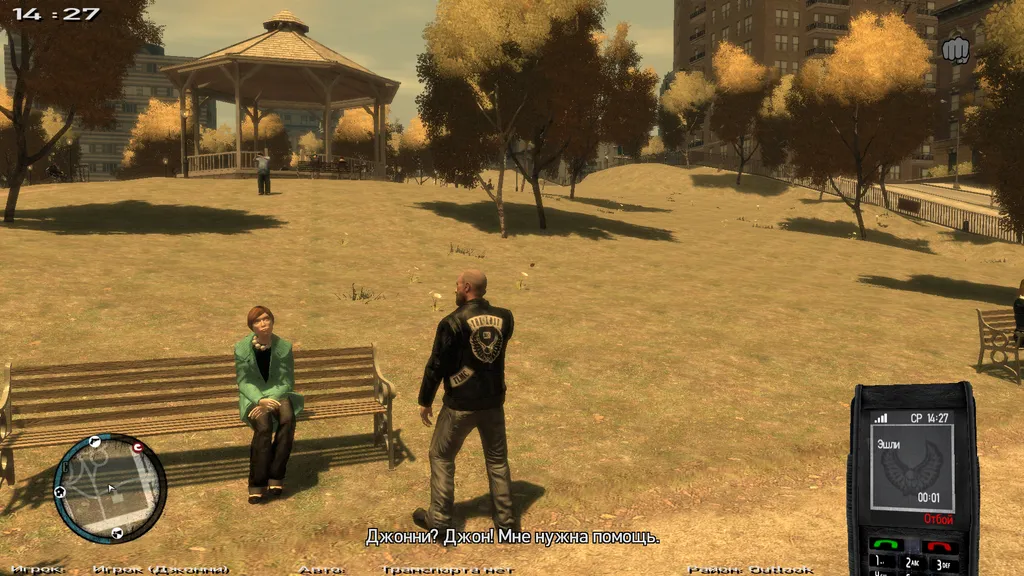Tap the 3 DEF key on phone
The width and height of the screenshot is (1024, 576).
(942, 564)
